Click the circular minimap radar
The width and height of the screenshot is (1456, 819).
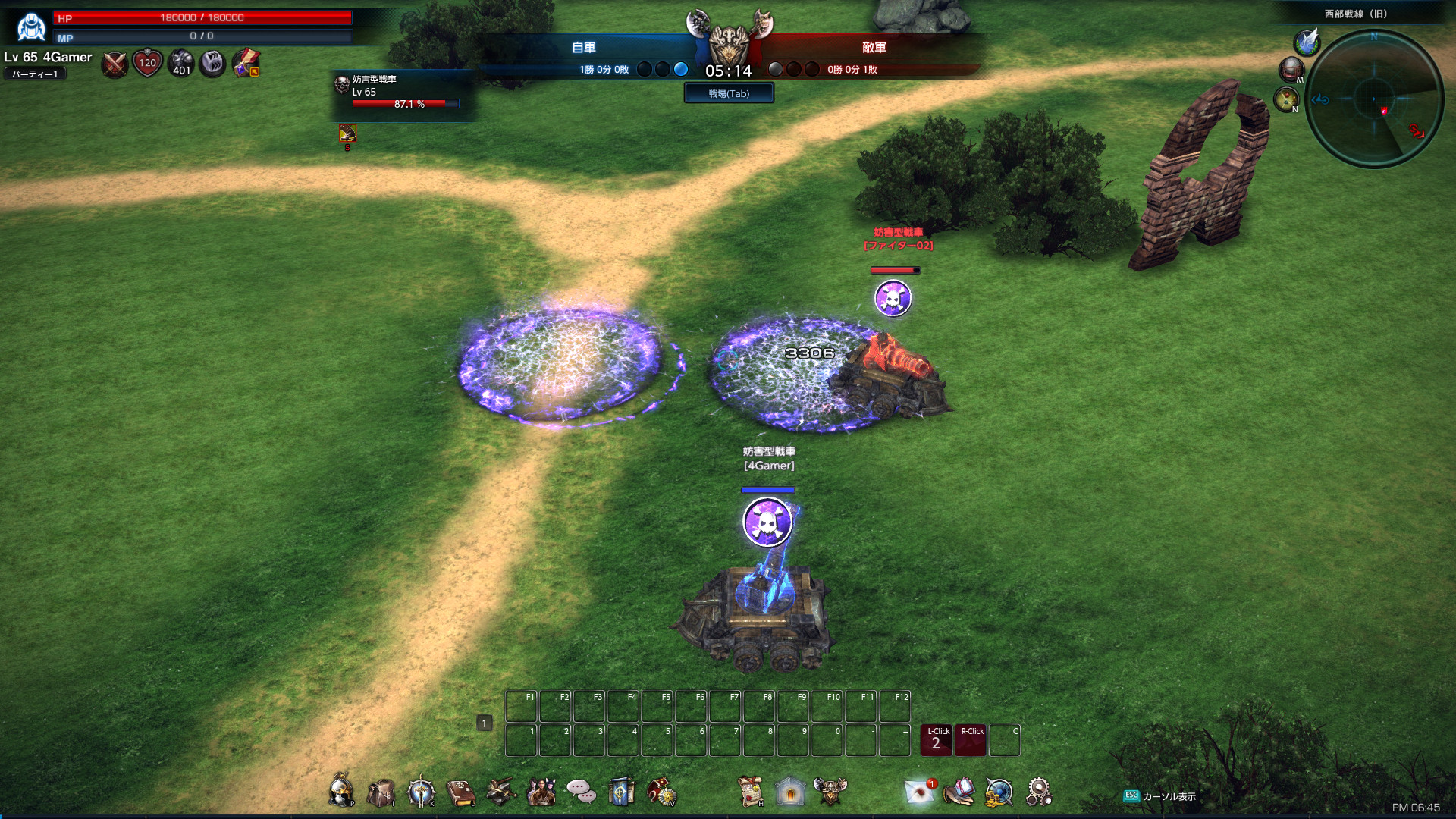[1373, 99]
